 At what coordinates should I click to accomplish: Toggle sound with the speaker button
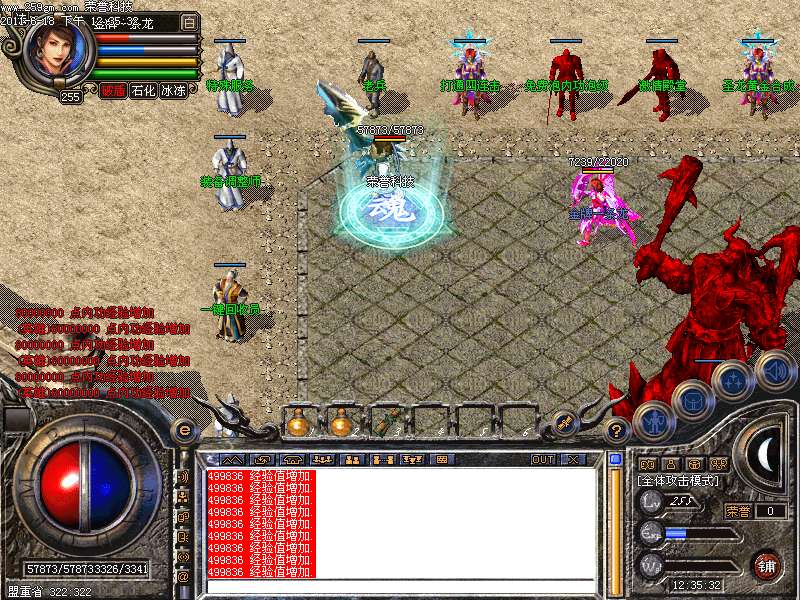tap(775, 369)
